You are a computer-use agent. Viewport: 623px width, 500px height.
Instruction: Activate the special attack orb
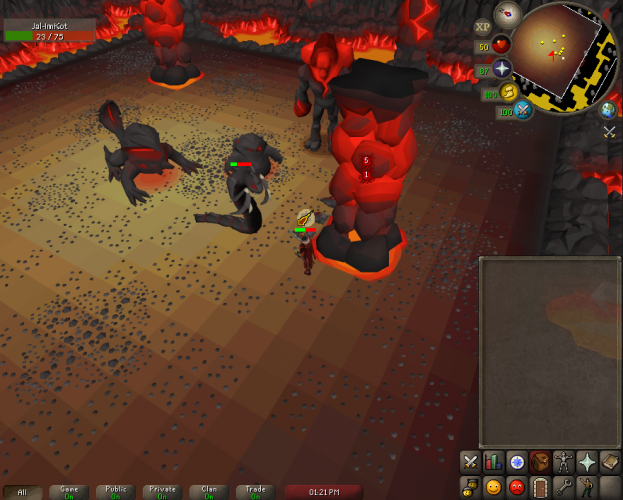pyautogui.click(x=523, y=109)
